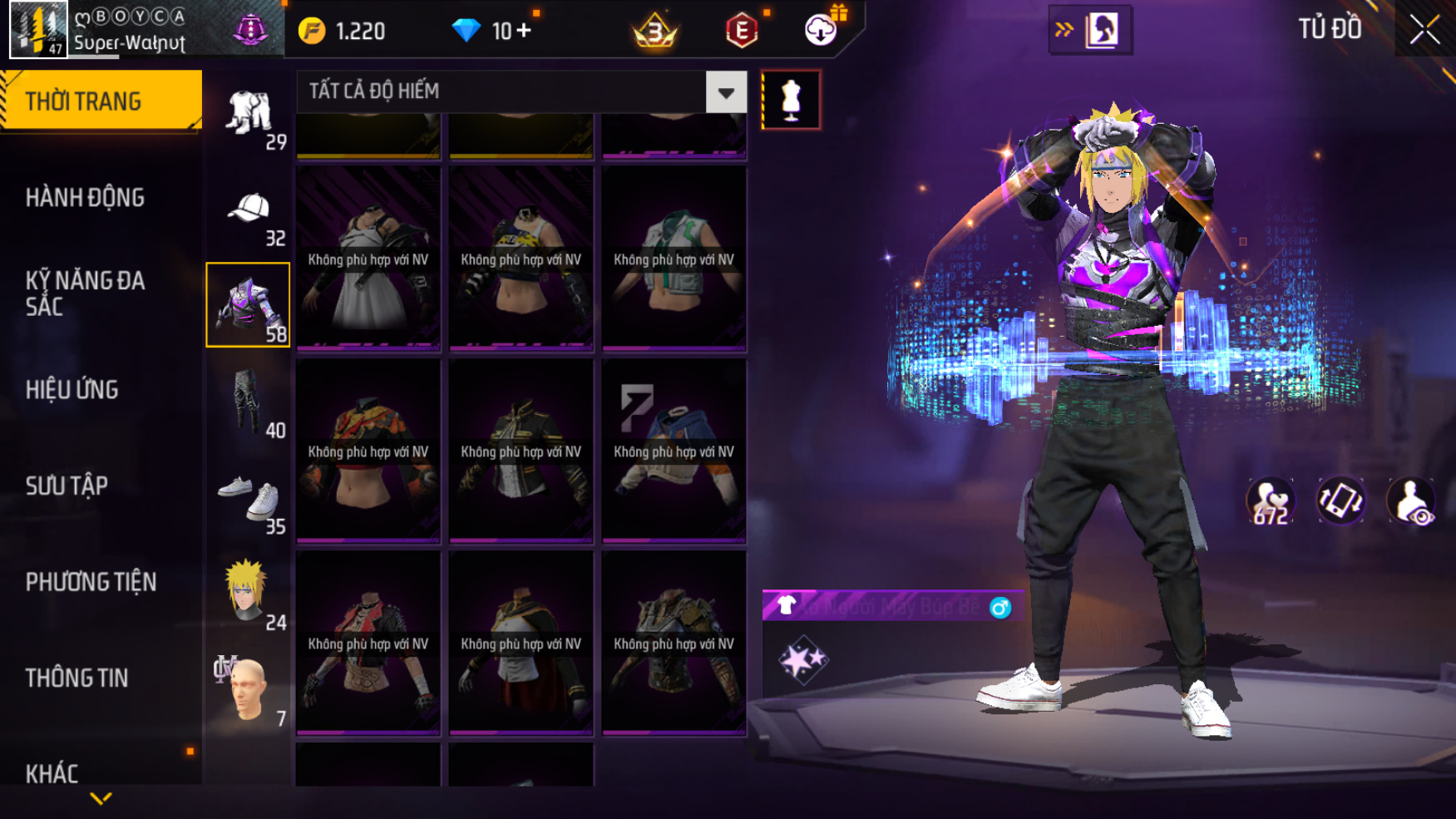Choose the black pants category
This screenshot has width=1456, height=819.
(249, 402)
